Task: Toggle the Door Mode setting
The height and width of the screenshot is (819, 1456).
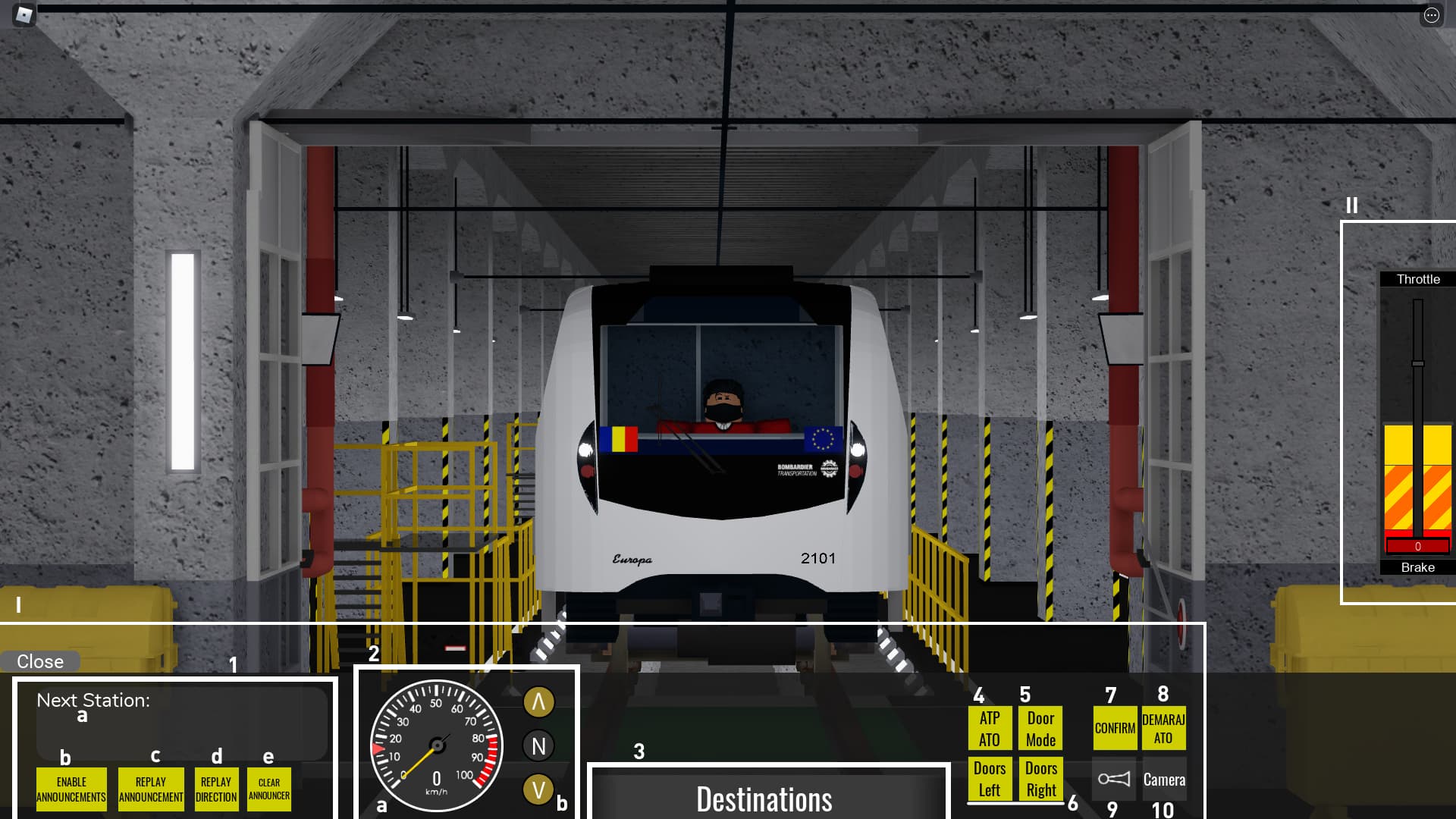Action: coord(1040,729)
